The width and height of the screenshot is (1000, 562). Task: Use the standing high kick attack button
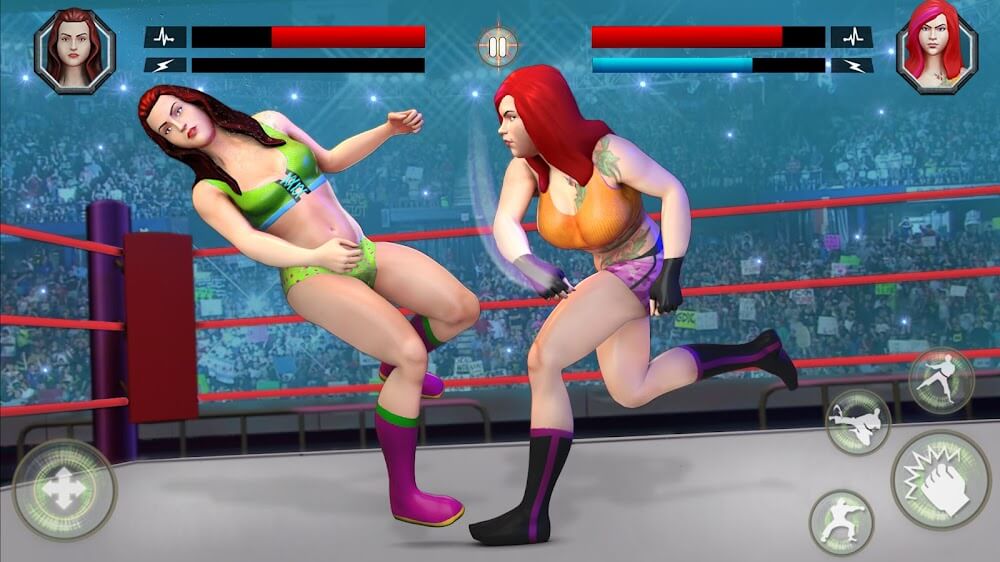[941, 380]
